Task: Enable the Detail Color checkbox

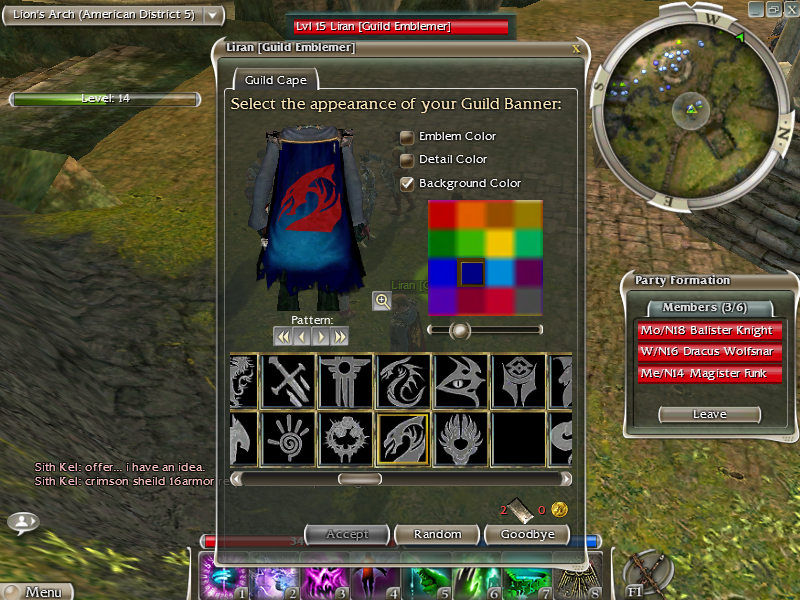Action: 407,160
